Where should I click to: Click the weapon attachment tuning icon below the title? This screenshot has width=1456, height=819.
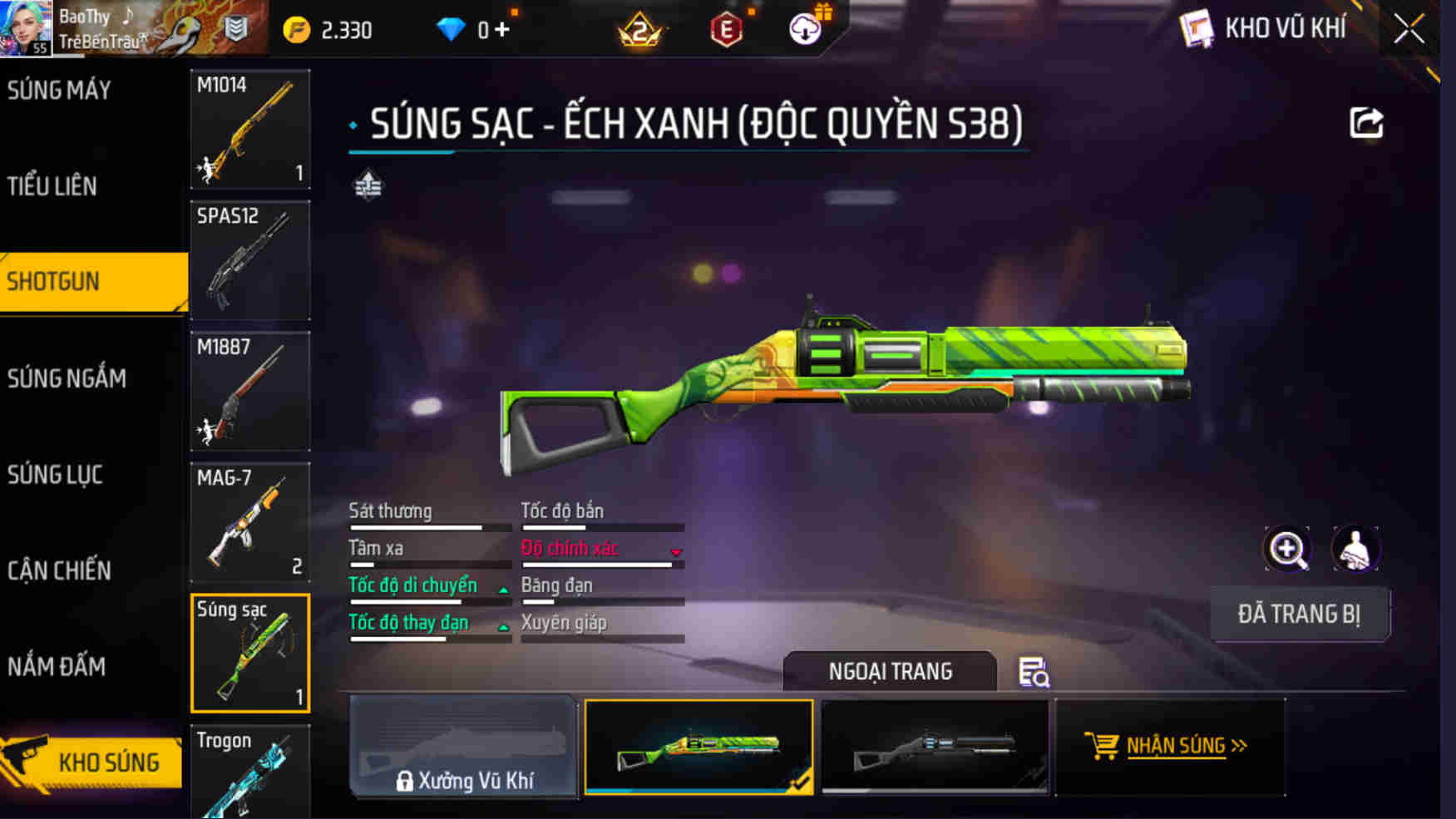click(x=369, y=185)
